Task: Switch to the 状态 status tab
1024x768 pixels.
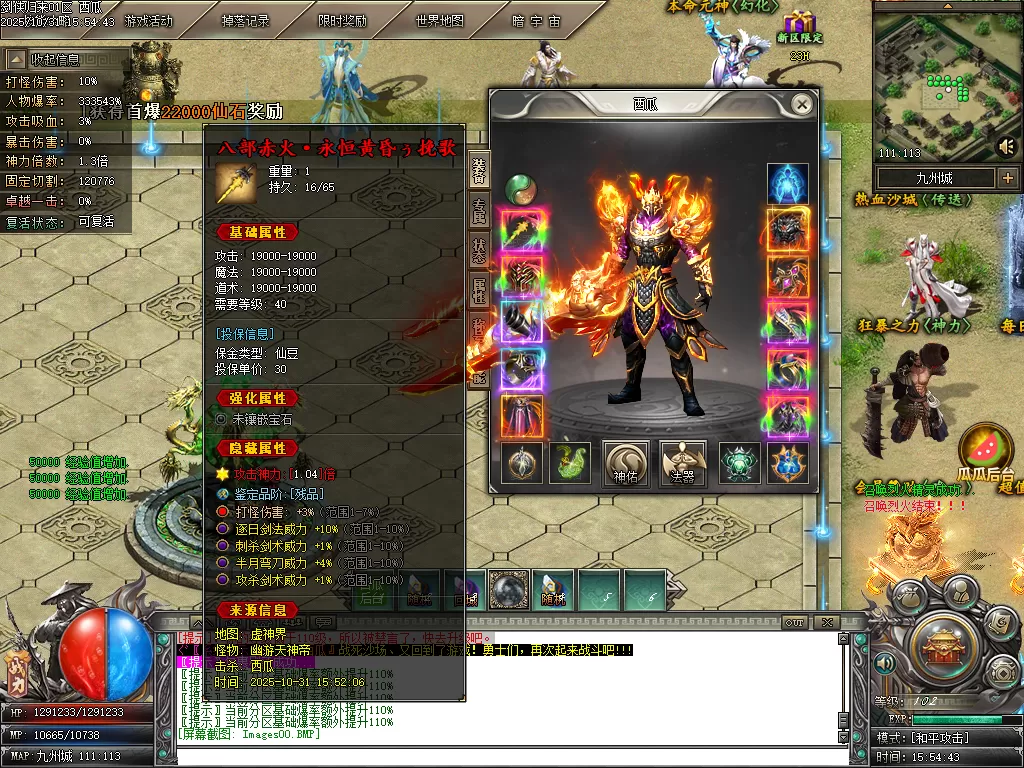Action: tap(480, 250)
